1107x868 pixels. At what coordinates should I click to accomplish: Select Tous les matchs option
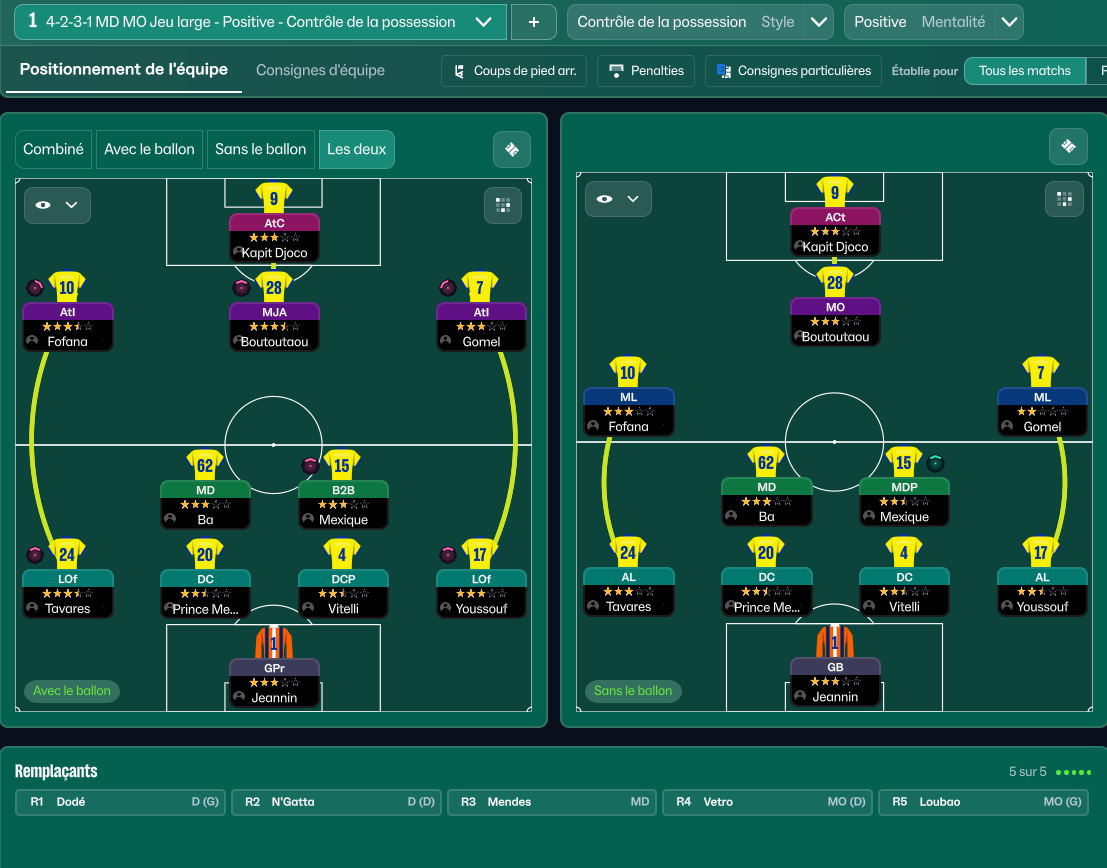point(1024,71)
